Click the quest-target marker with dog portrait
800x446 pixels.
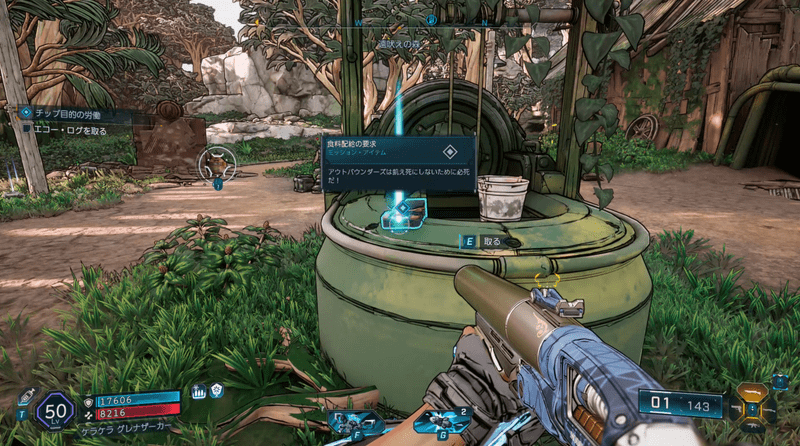(x=217, y=163)
